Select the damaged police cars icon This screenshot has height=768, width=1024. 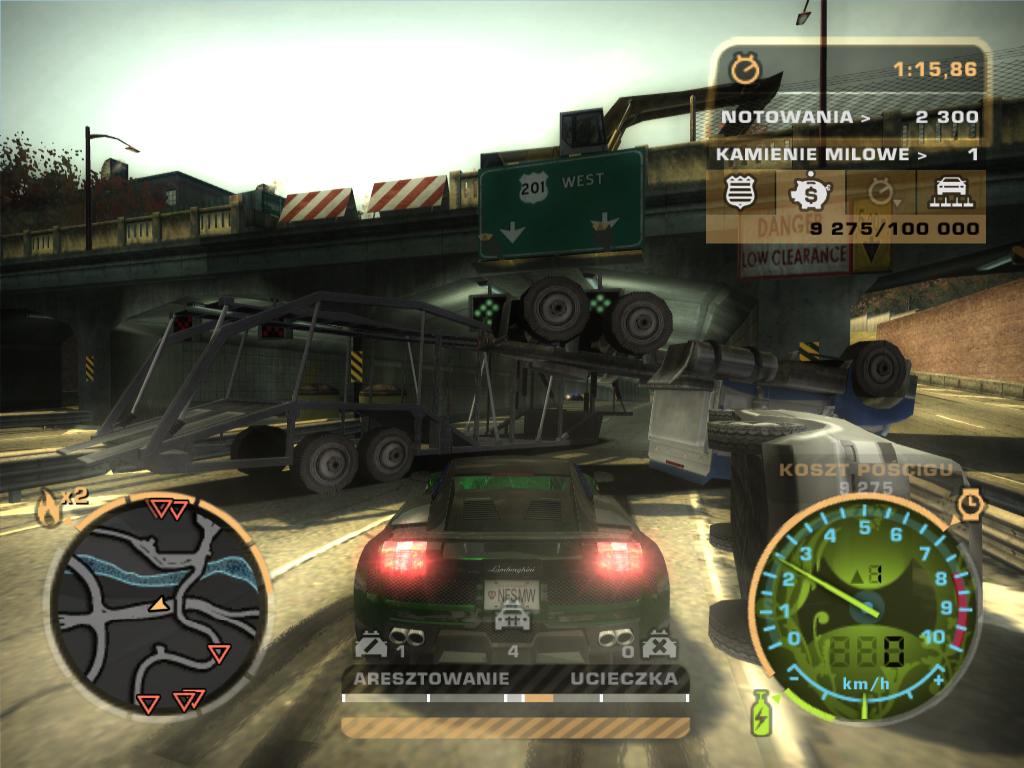click(371, 646)
